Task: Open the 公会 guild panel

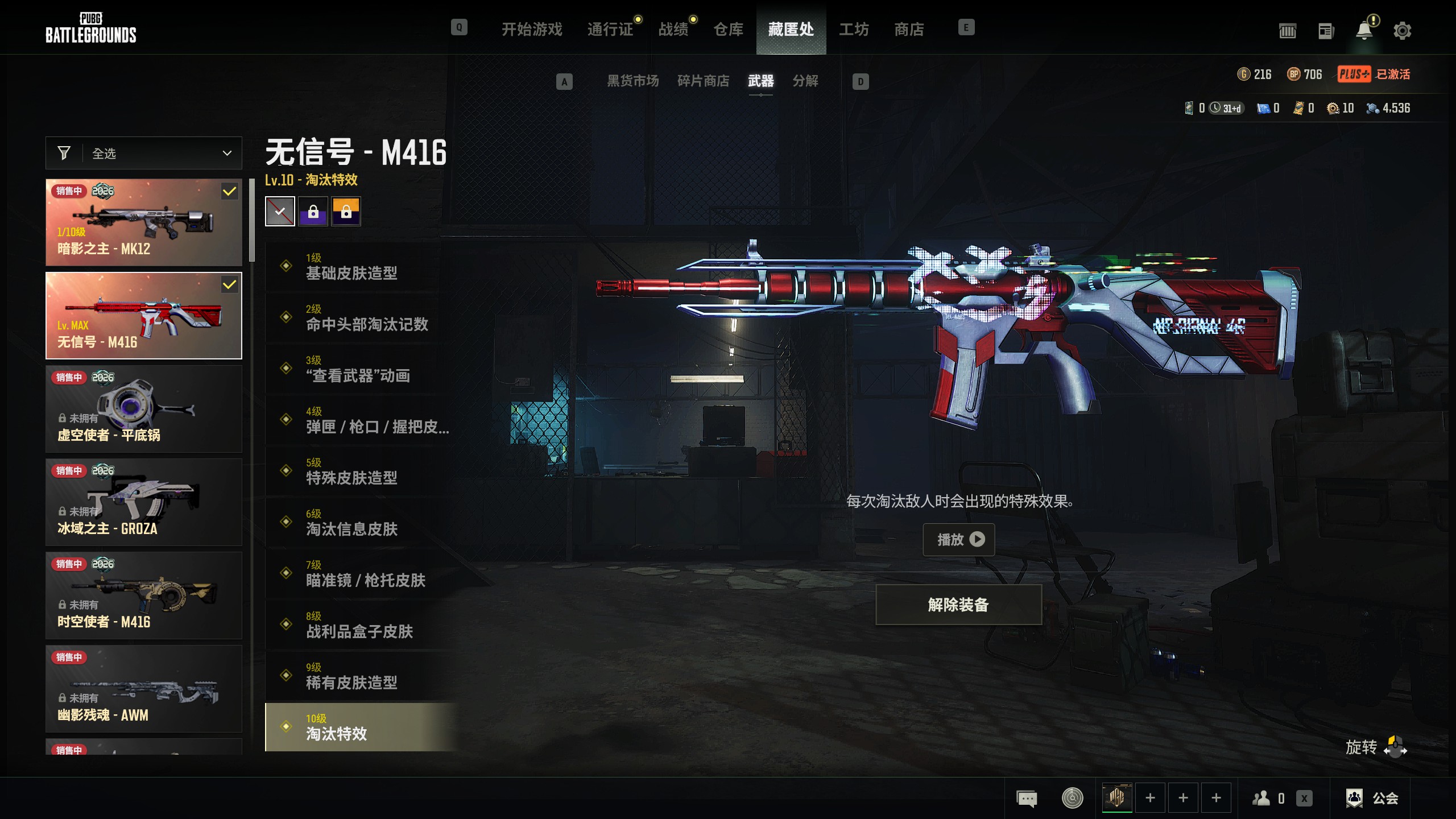Action: (1372, 798)
